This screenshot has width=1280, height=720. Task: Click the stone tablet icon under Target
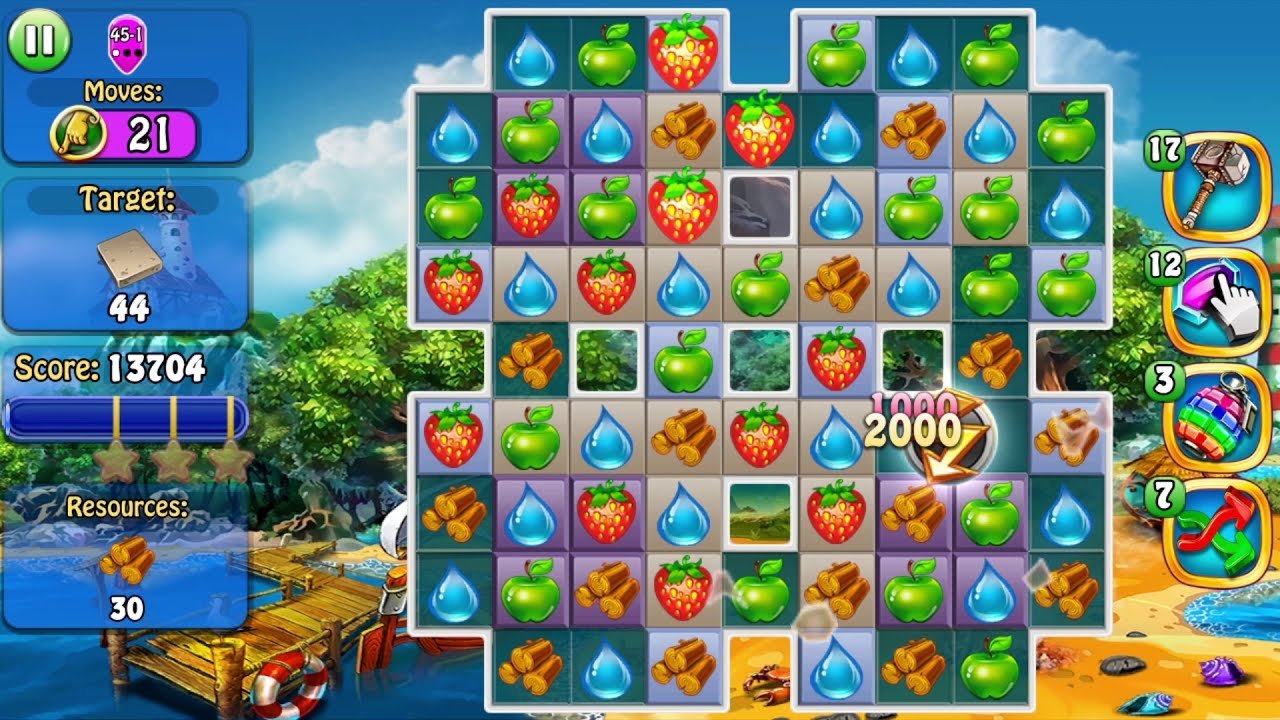(126, 258)
